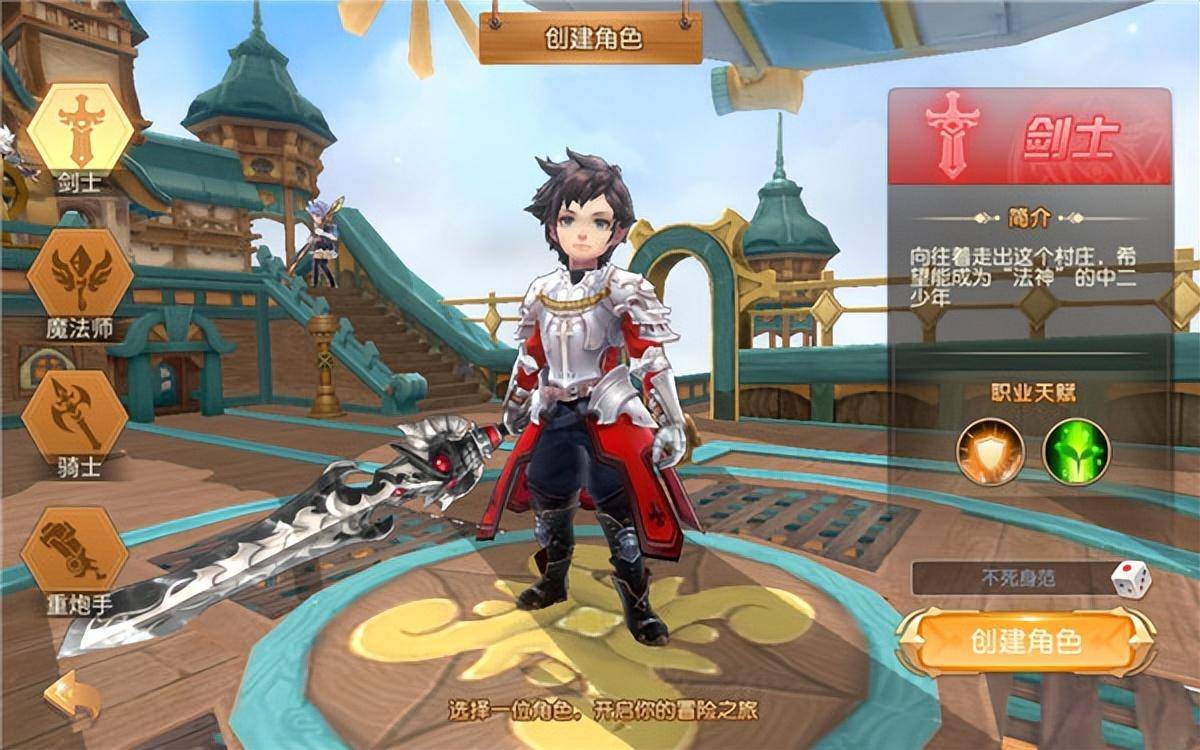The image size is (1200, 750).
Task: View the orange shield class talent
Action: [990, 452]
